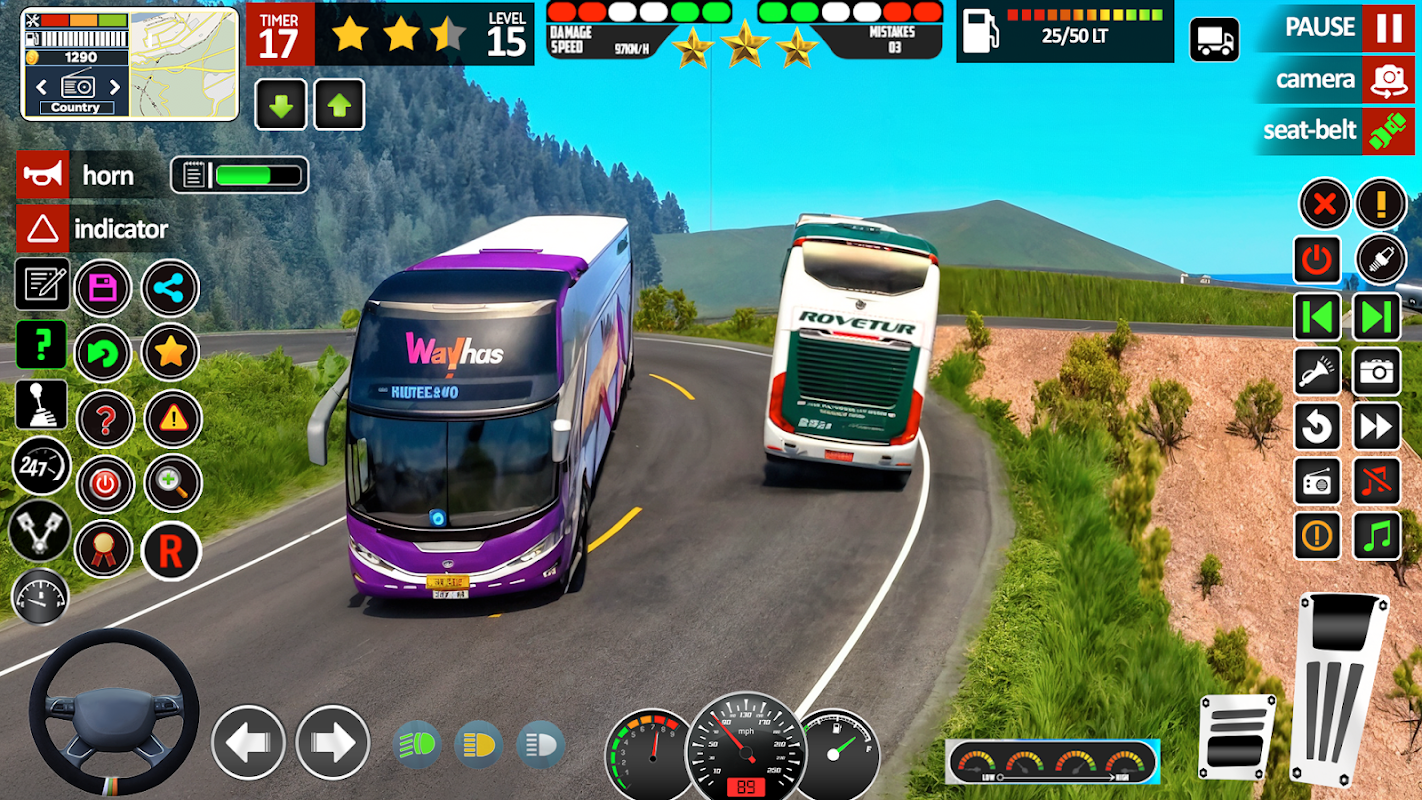Toggle the green music note button
The image size is (1422, 800).
pos(1377,536)
